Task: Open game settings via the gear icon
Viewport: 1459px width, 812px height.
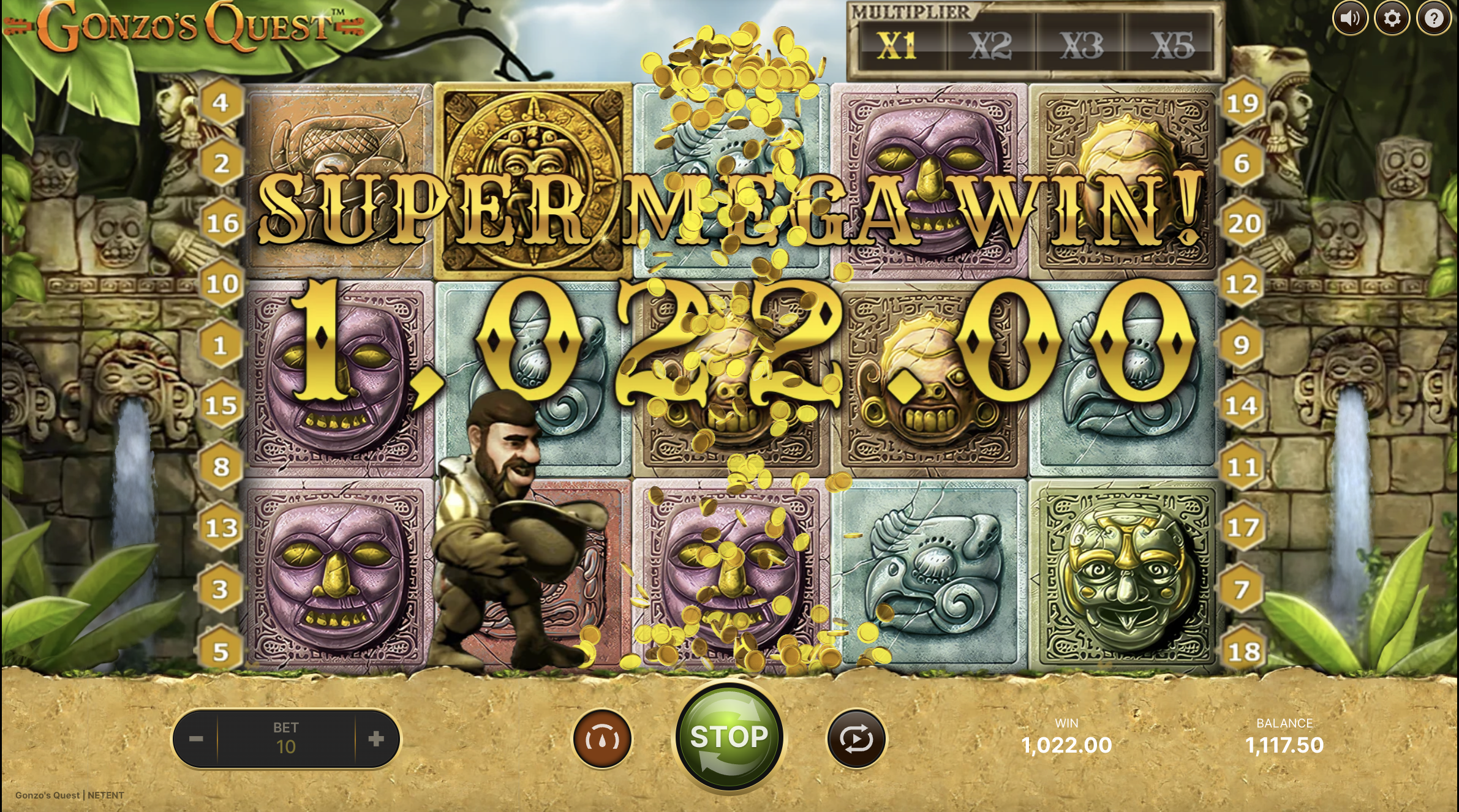Action: pos(1392,19)
